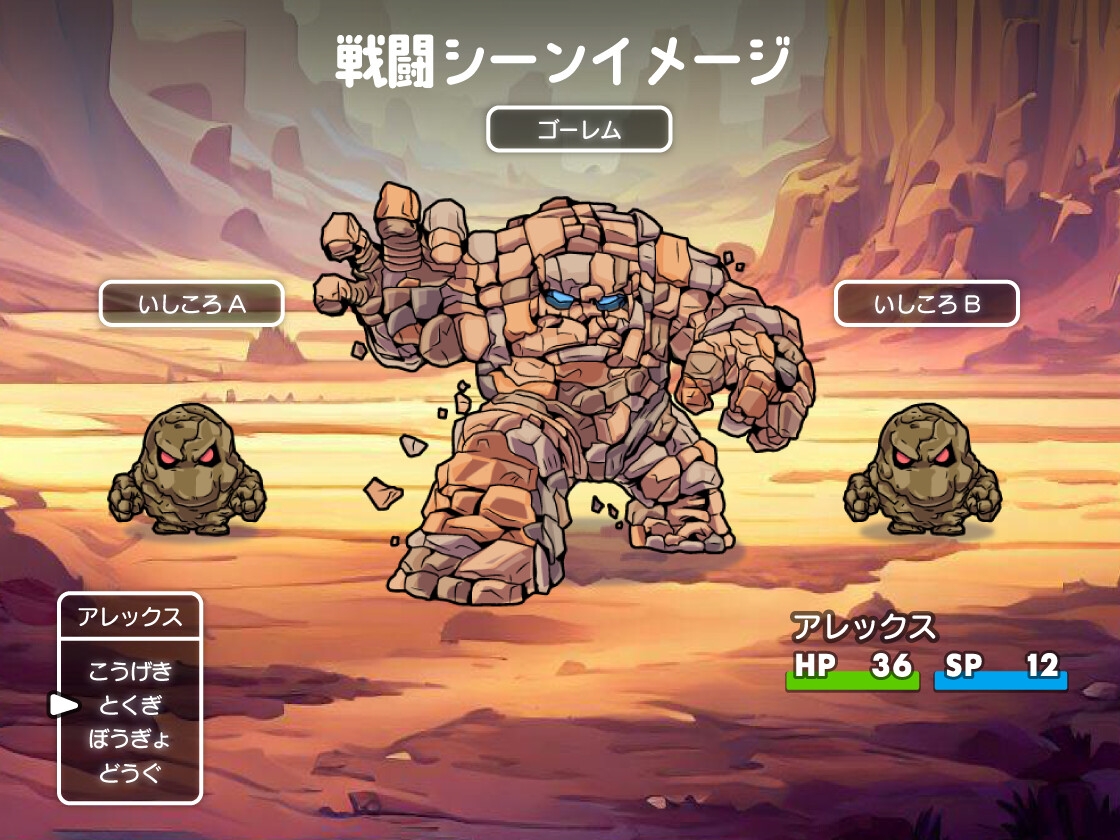The height and width of the screenshot is (840, 1120).
Task: Choose the いしころB enemy label
Action: coord(926,304)
